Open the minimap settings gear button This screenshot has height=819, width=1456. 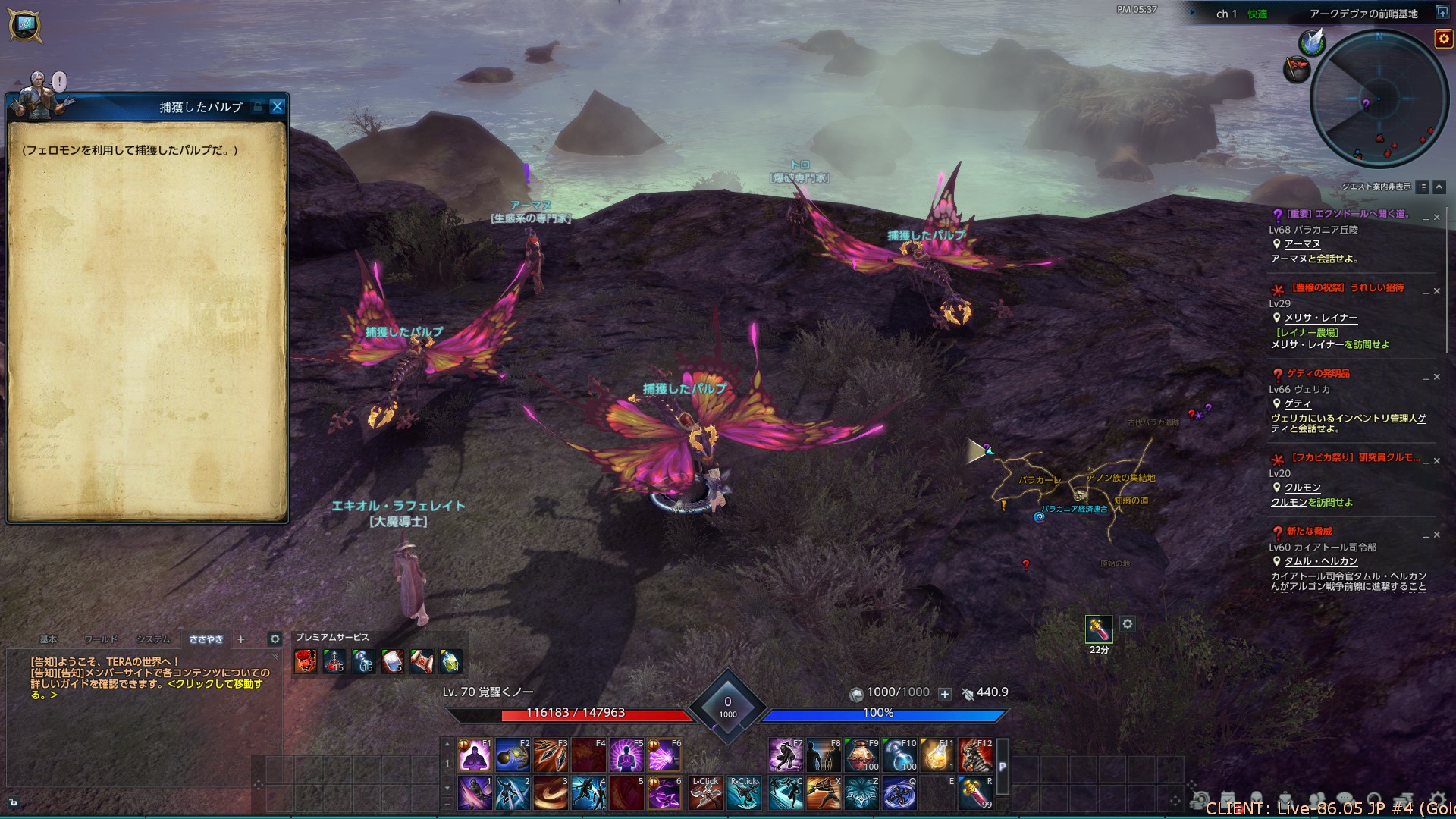tap(1443, 39)
